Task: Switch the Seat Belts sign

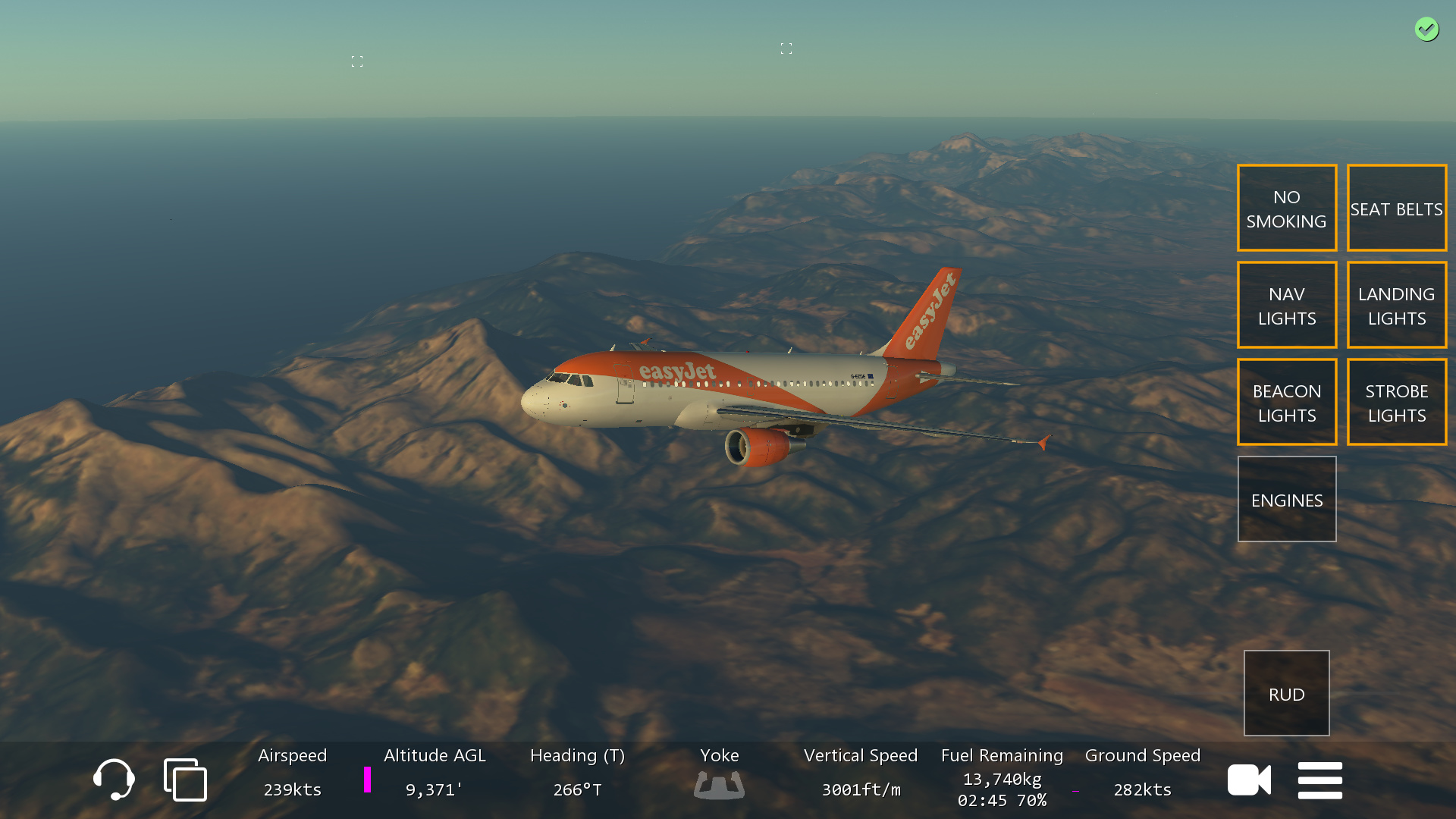Action: click(x=1396, y=208)
